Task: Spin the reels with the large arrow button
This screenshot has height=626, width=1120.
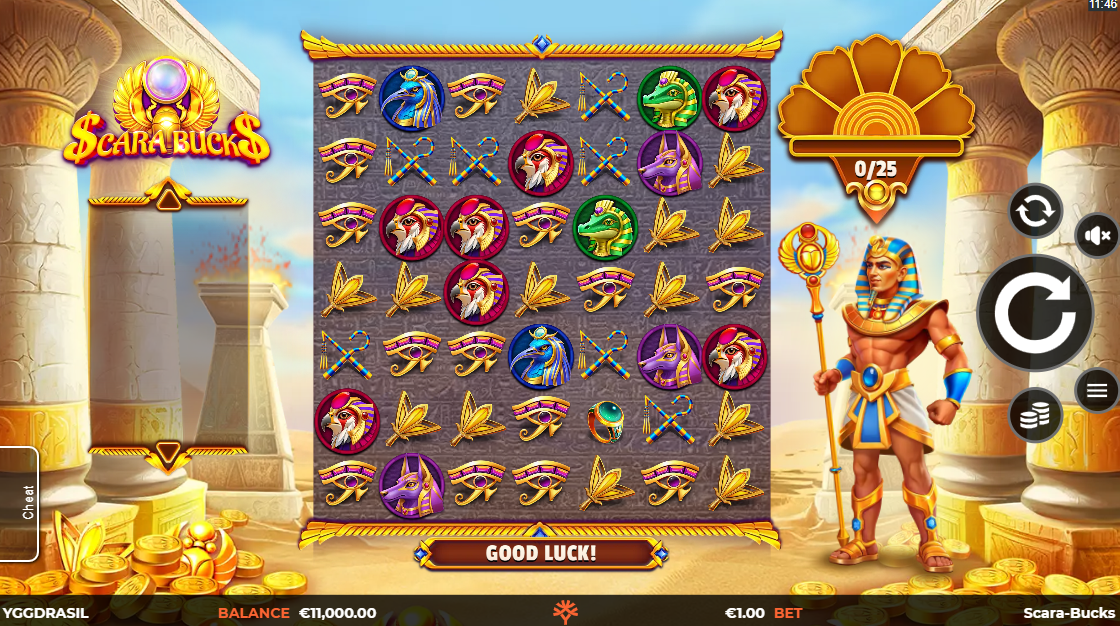Action: pyautogui.click(x=1034, y=314)
